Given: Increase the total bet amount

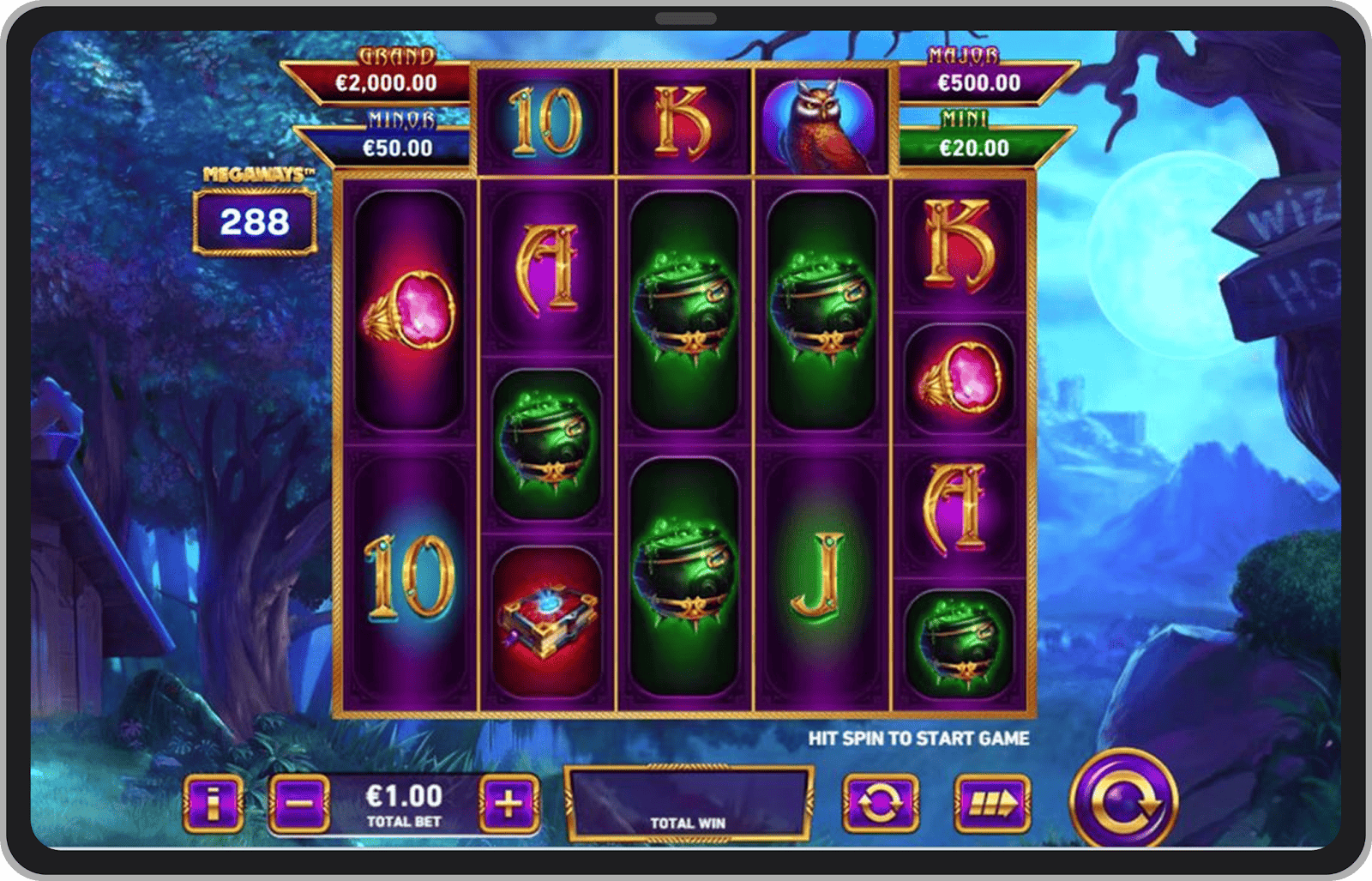Looking at the screenshot, I should [x=509, y=804].
